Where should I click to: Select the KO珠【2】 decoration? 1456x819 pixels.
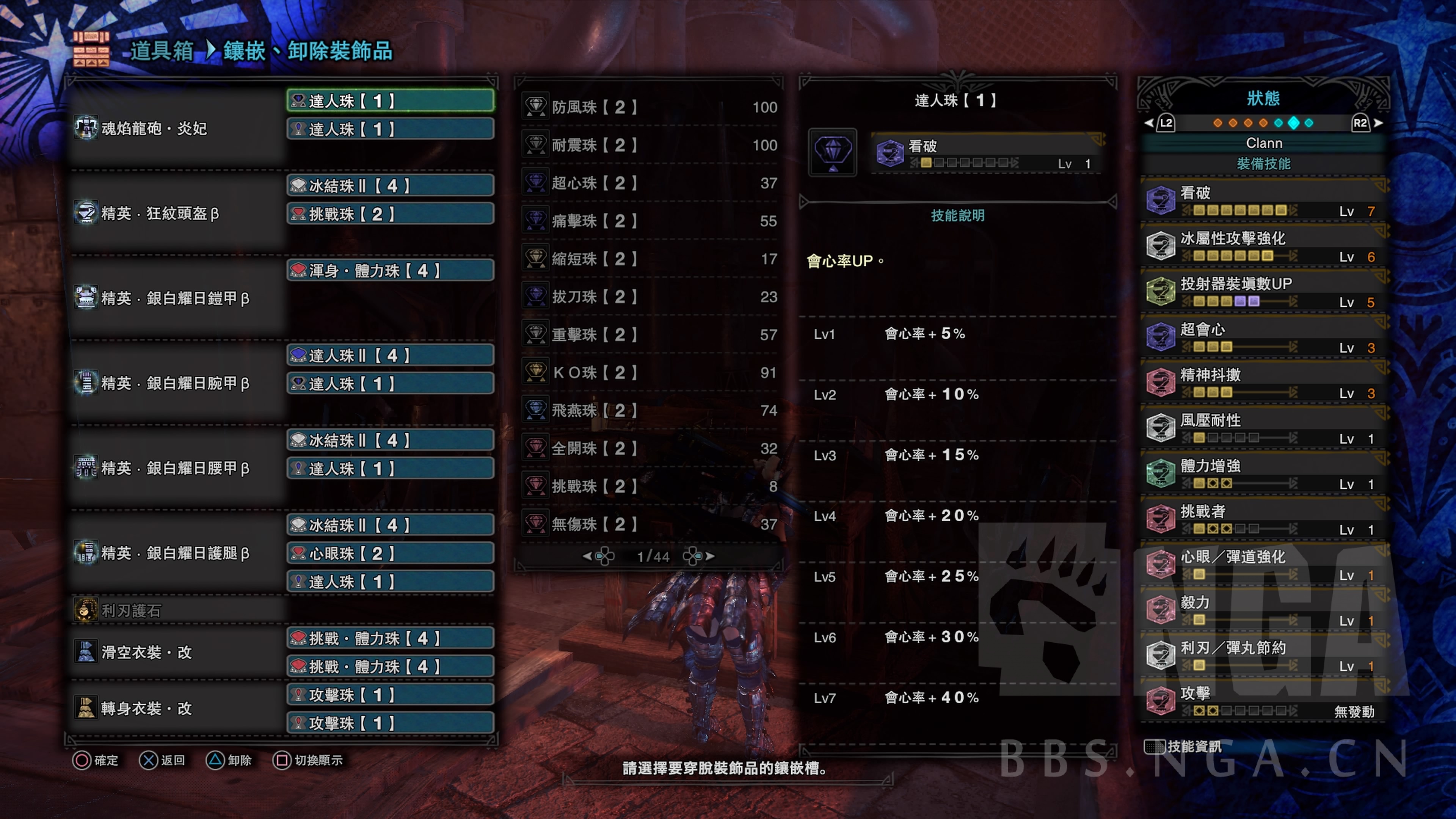[x=650, y=372]
